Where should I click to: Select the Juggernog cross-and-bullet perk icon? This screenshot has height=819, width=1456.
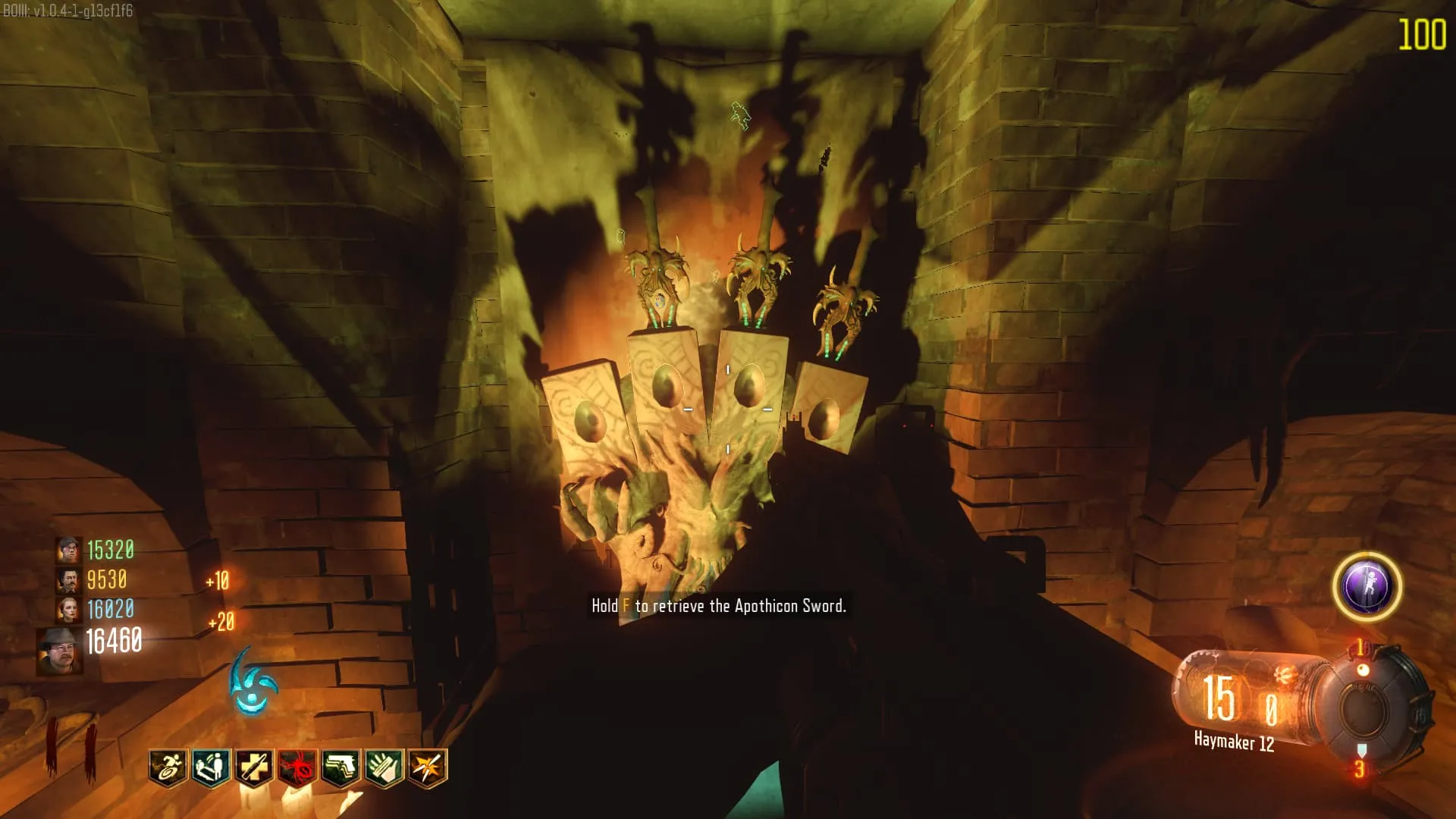(254, 767)
